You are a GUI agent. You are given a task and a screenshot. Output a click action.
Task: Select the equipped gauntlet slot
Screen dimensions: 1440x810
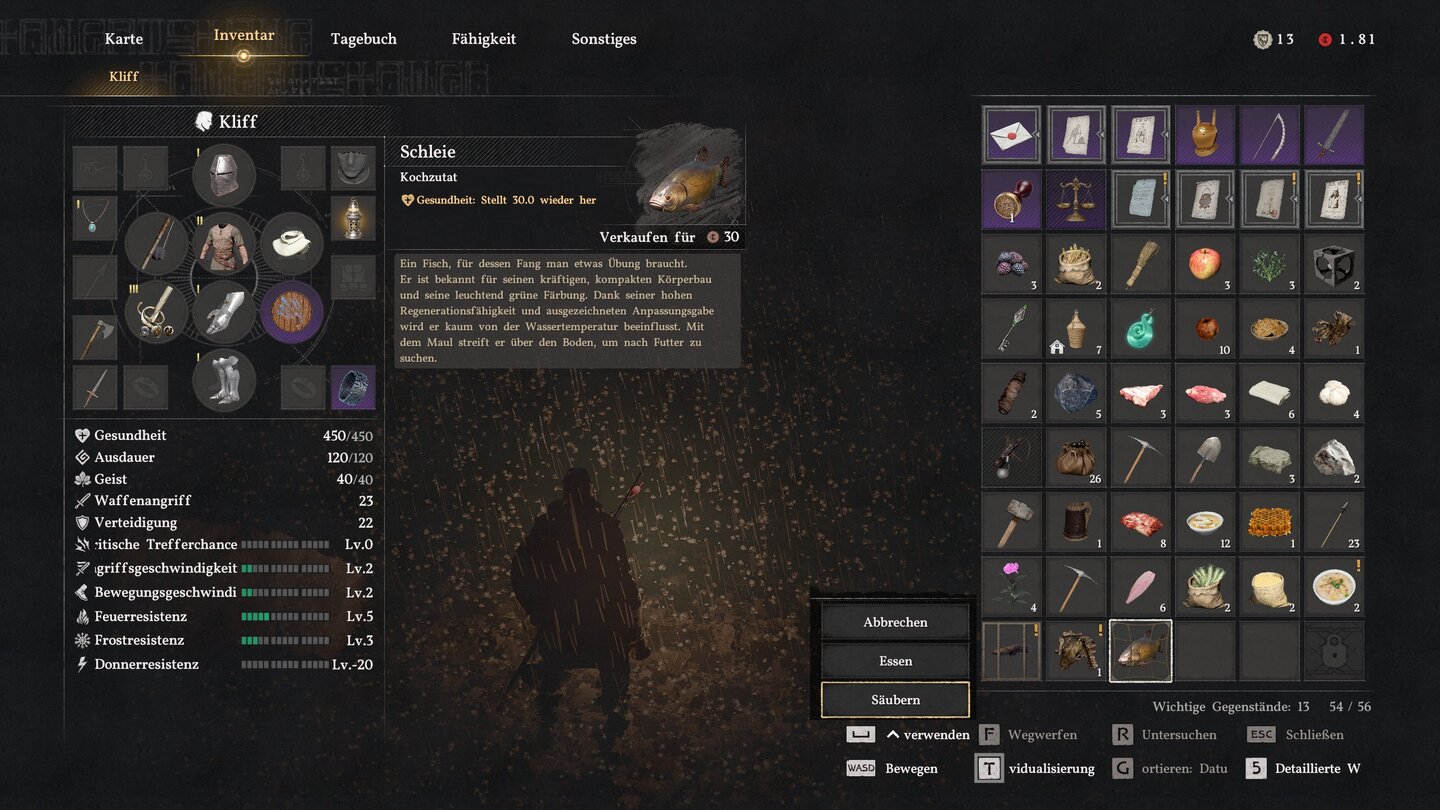coord(223,313)
